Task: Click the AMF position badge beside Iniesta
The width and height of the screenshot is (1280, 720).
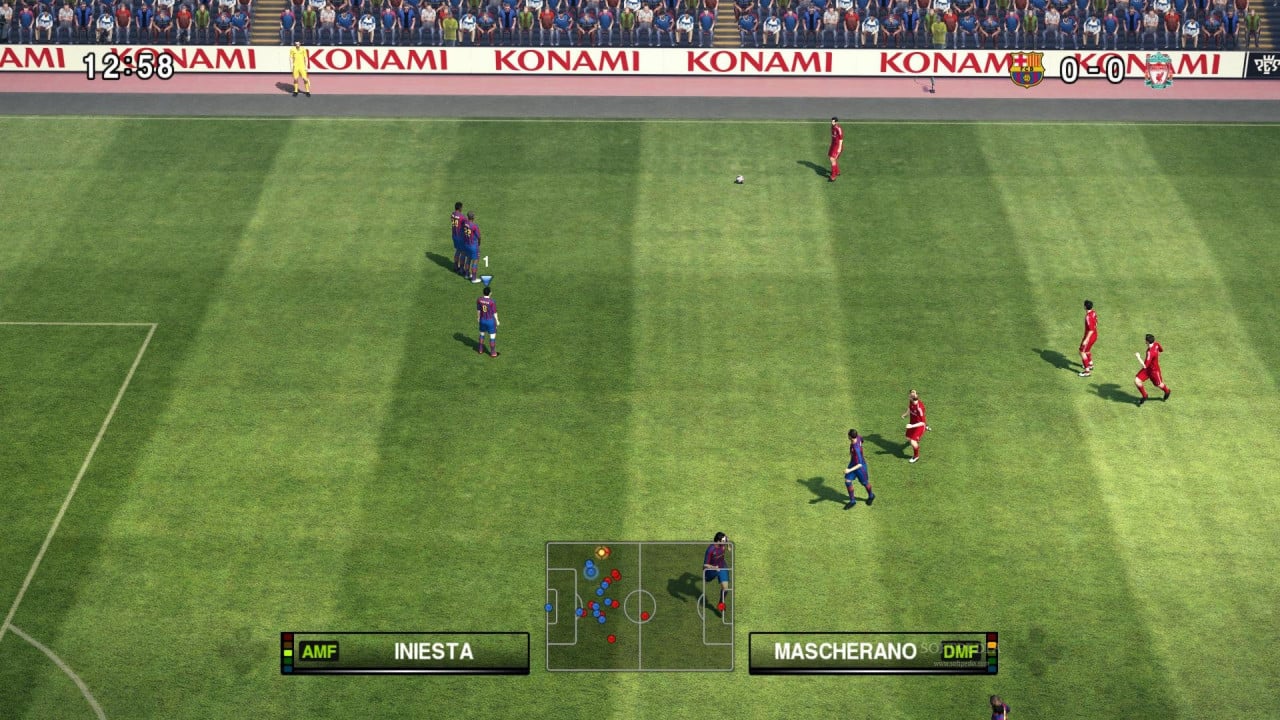Action: click(318, 650)
